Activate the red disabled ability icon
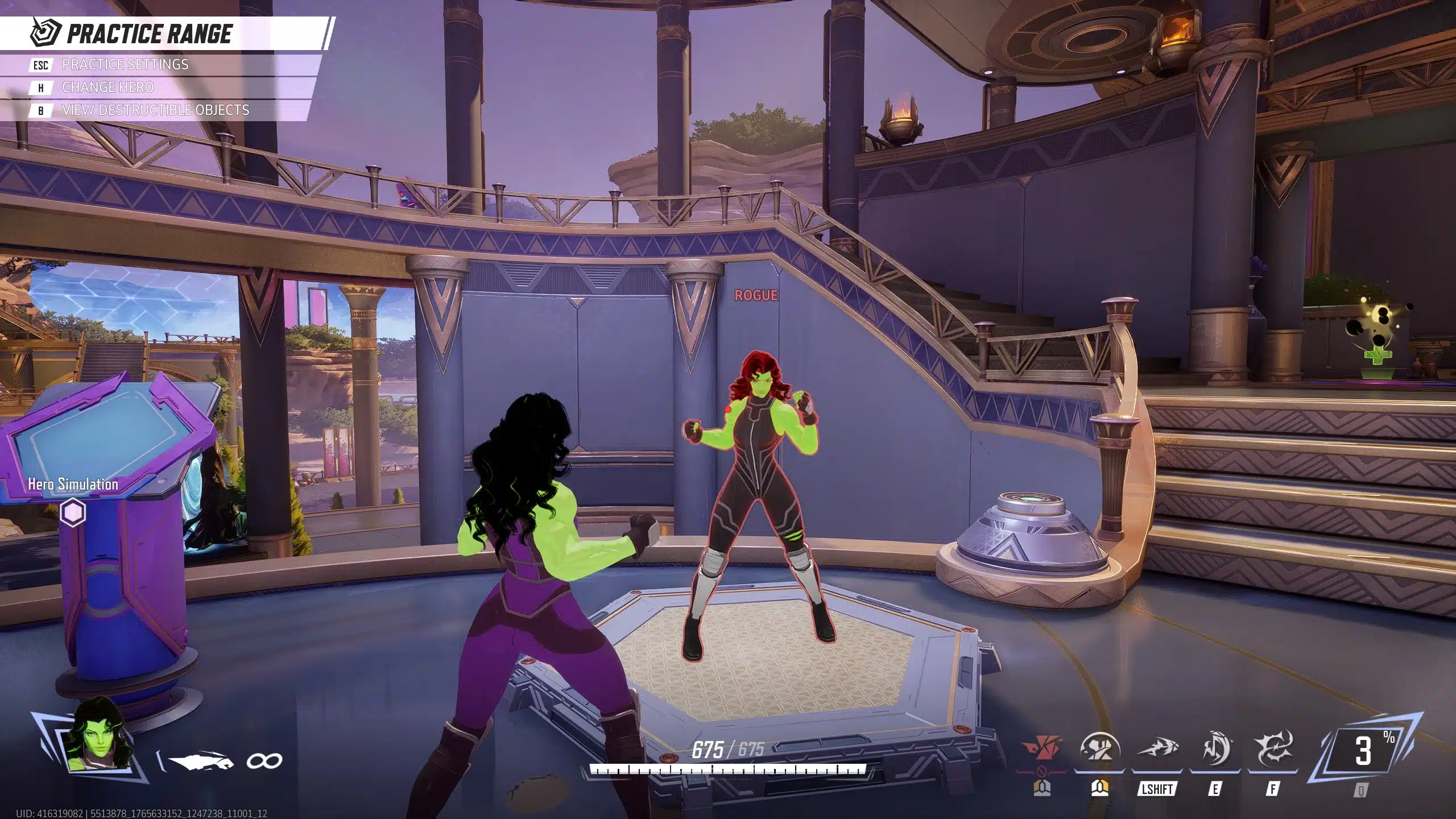Viewport: 1456px width, 819px height. [x=1041, y=750]
